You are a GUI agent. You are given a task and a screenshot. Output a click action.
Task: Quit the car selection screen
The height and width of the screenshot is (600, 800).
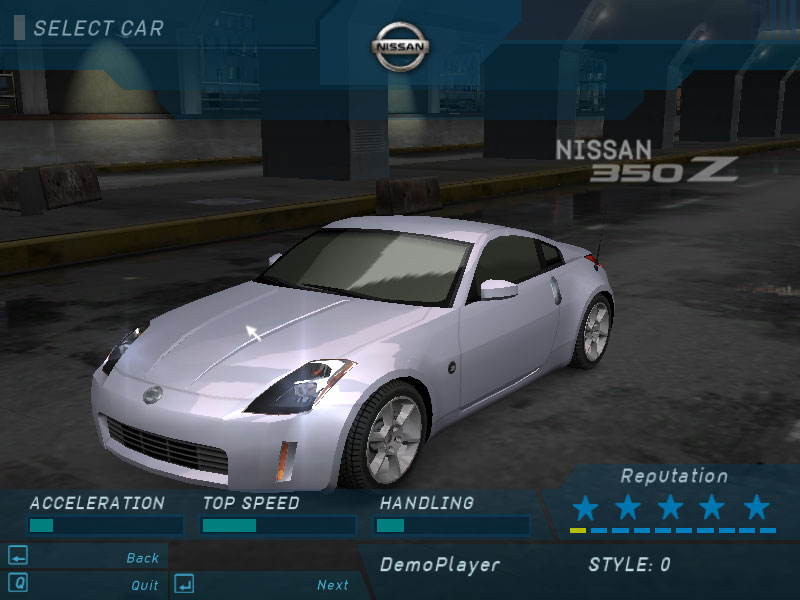[144, 585]
